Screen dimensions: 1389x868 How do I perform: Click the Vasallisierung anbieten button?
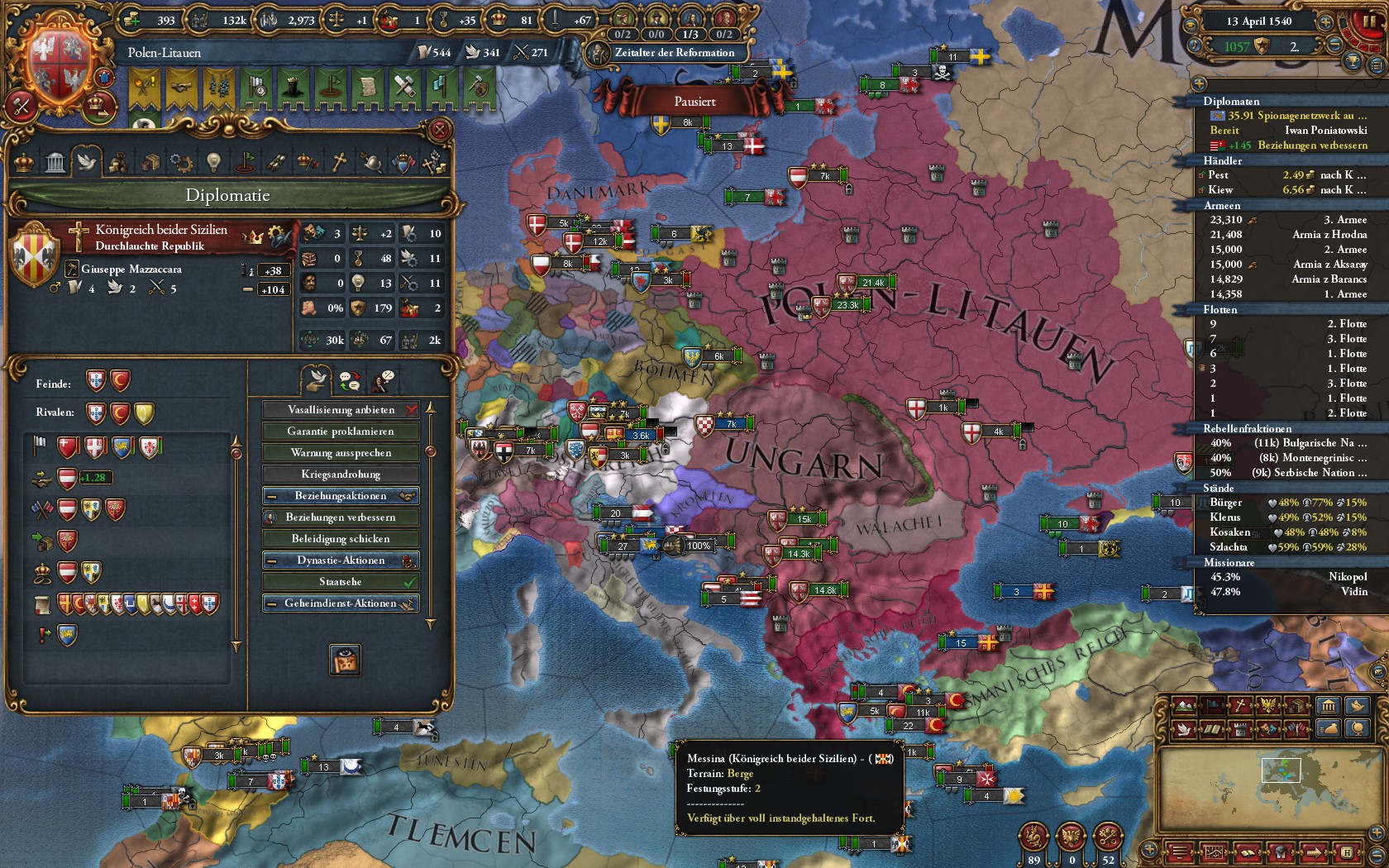tap(341, 409)
